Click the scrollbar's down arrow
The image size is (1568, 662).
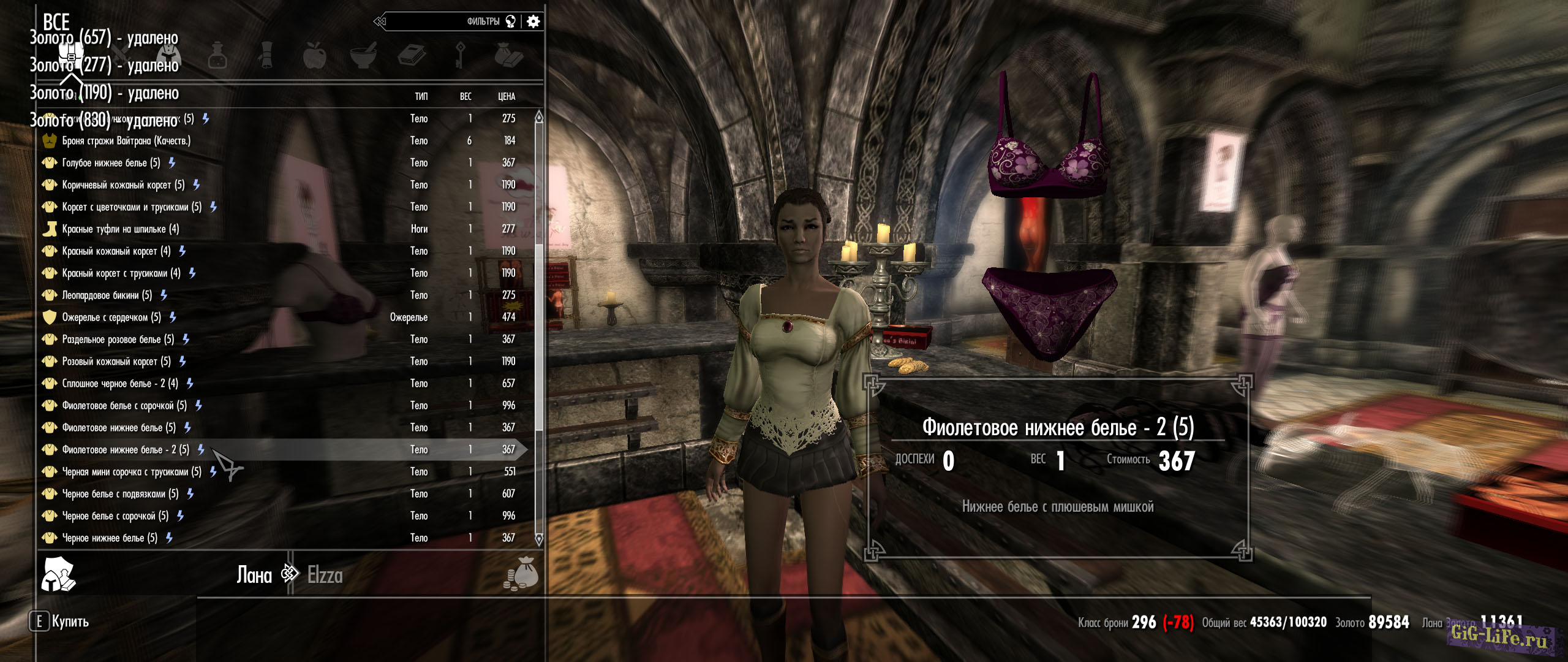coord(539,539)
